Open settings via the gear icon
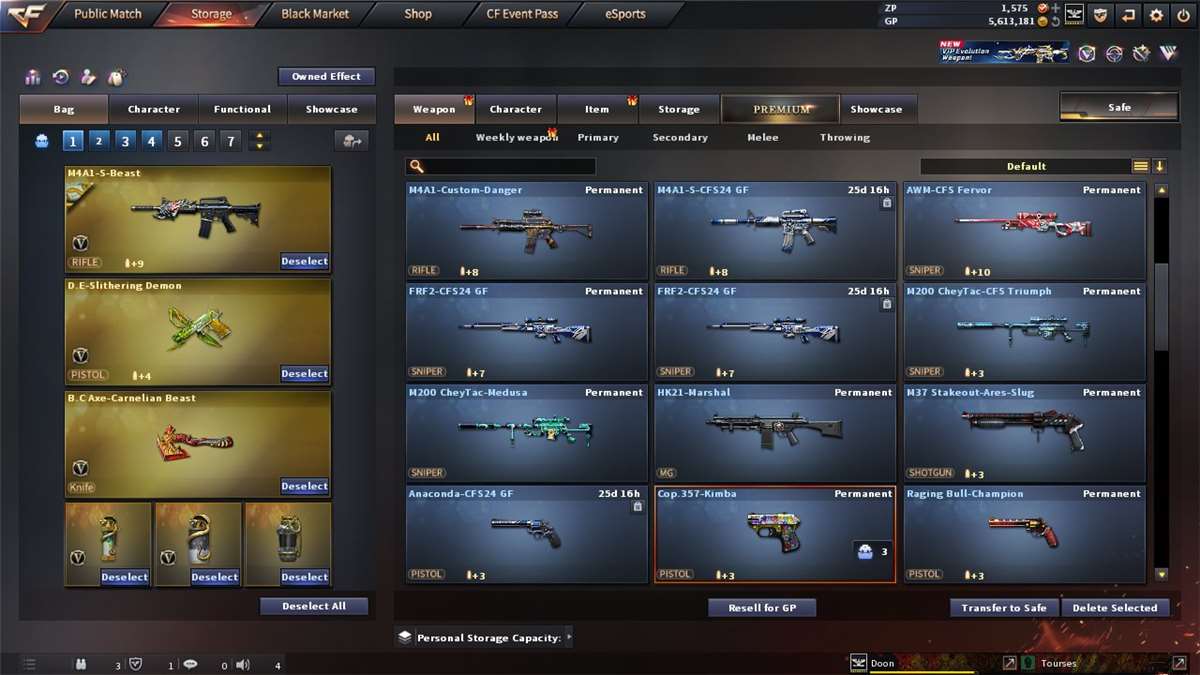Image resolution: width=1200 pixels, height=675 pixels. (x=1156, y=15)
